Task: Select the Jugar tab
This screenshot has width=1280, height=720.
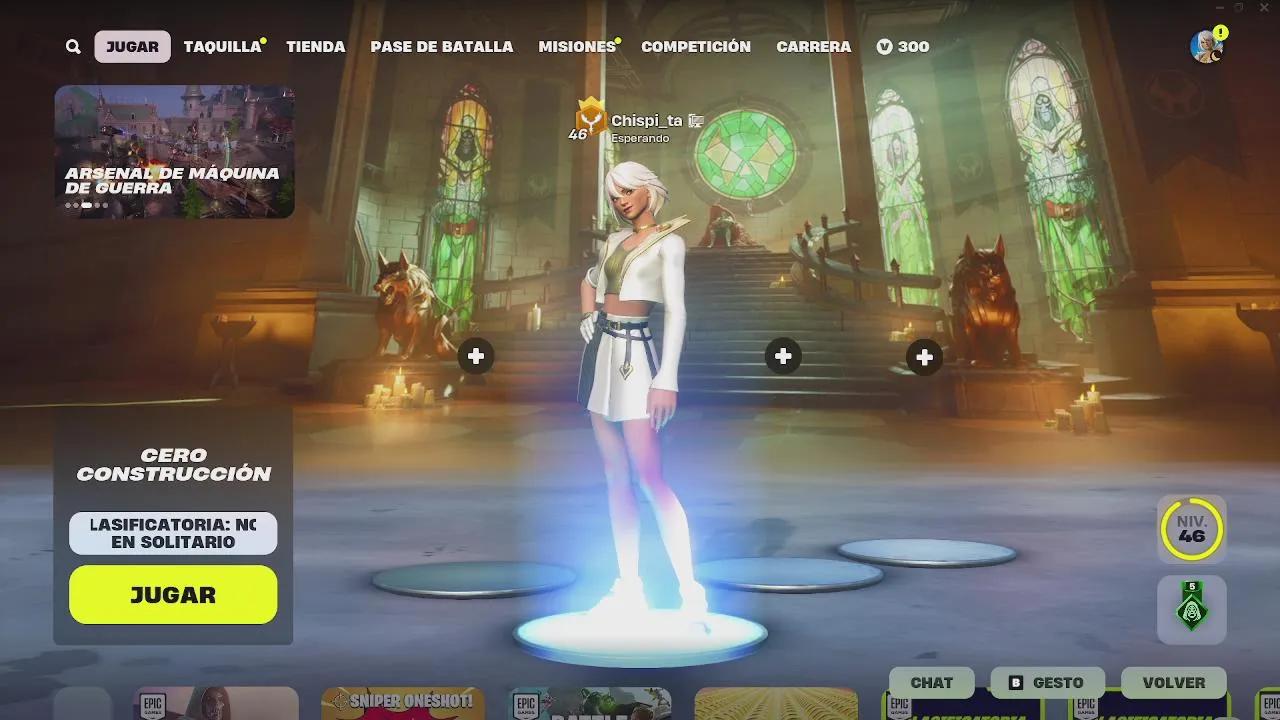Action: [x=132, y=47]
